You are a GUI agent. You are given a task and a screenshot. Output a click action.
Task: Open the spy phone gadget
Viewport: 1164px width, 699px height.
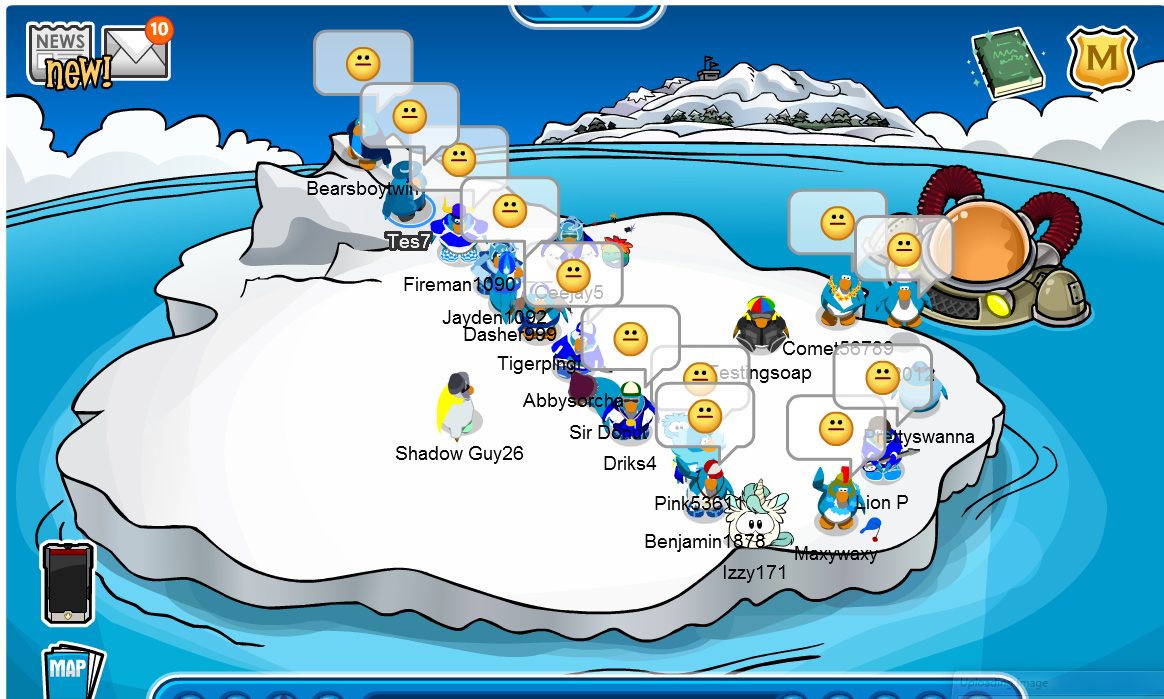(x=68, y=583)
